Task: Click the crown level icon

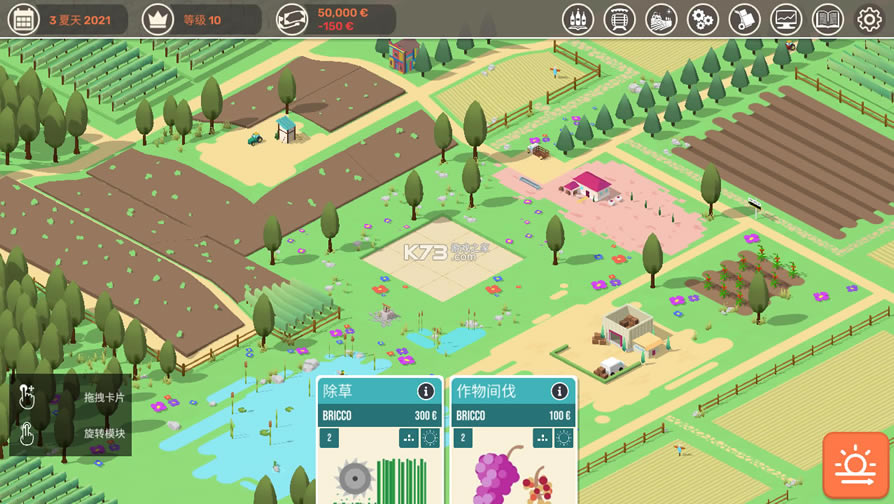Action: (x=158, y=19)
